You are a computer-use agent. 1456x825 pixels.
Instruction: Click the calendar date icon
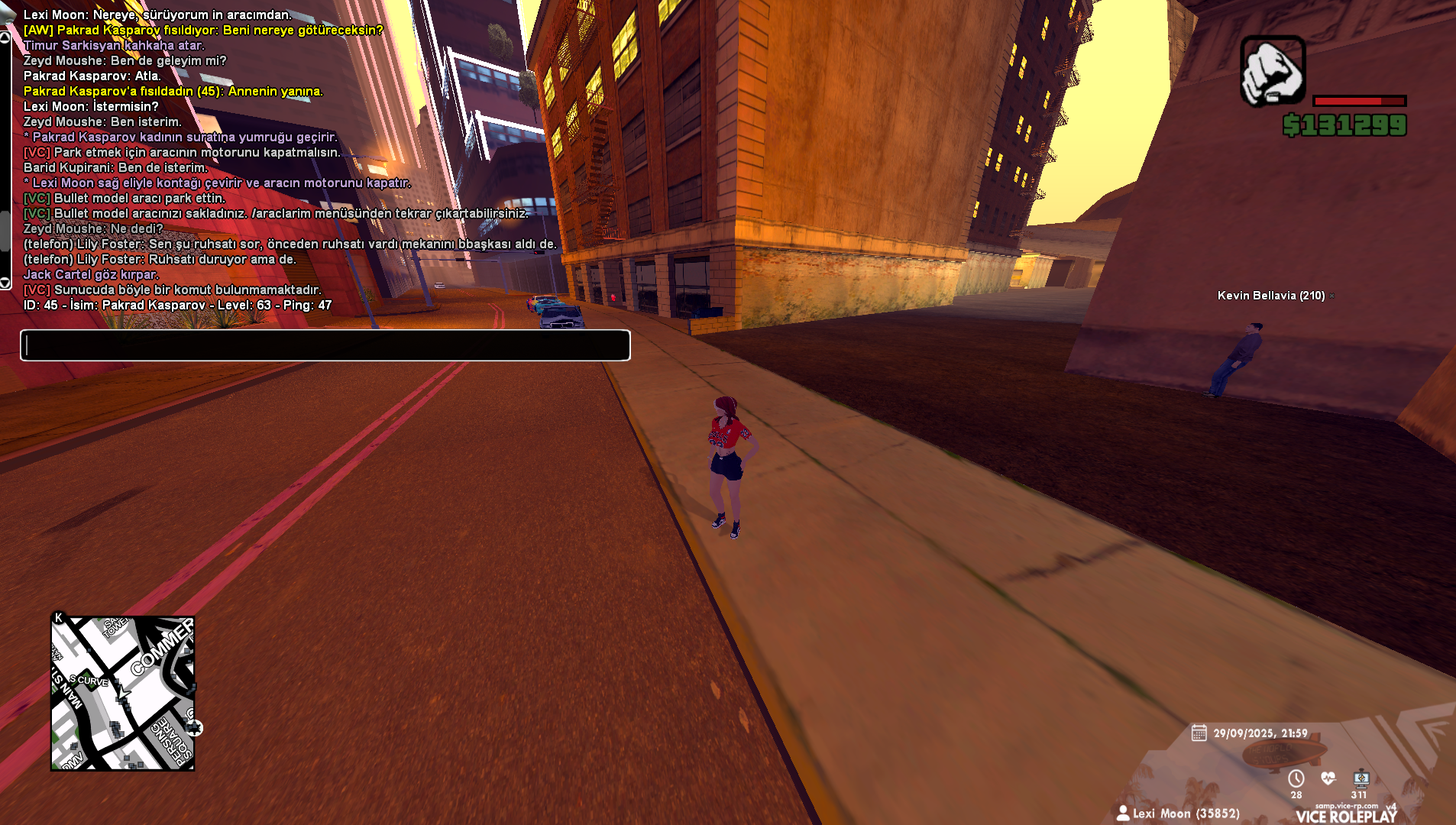click(1199, 733)
